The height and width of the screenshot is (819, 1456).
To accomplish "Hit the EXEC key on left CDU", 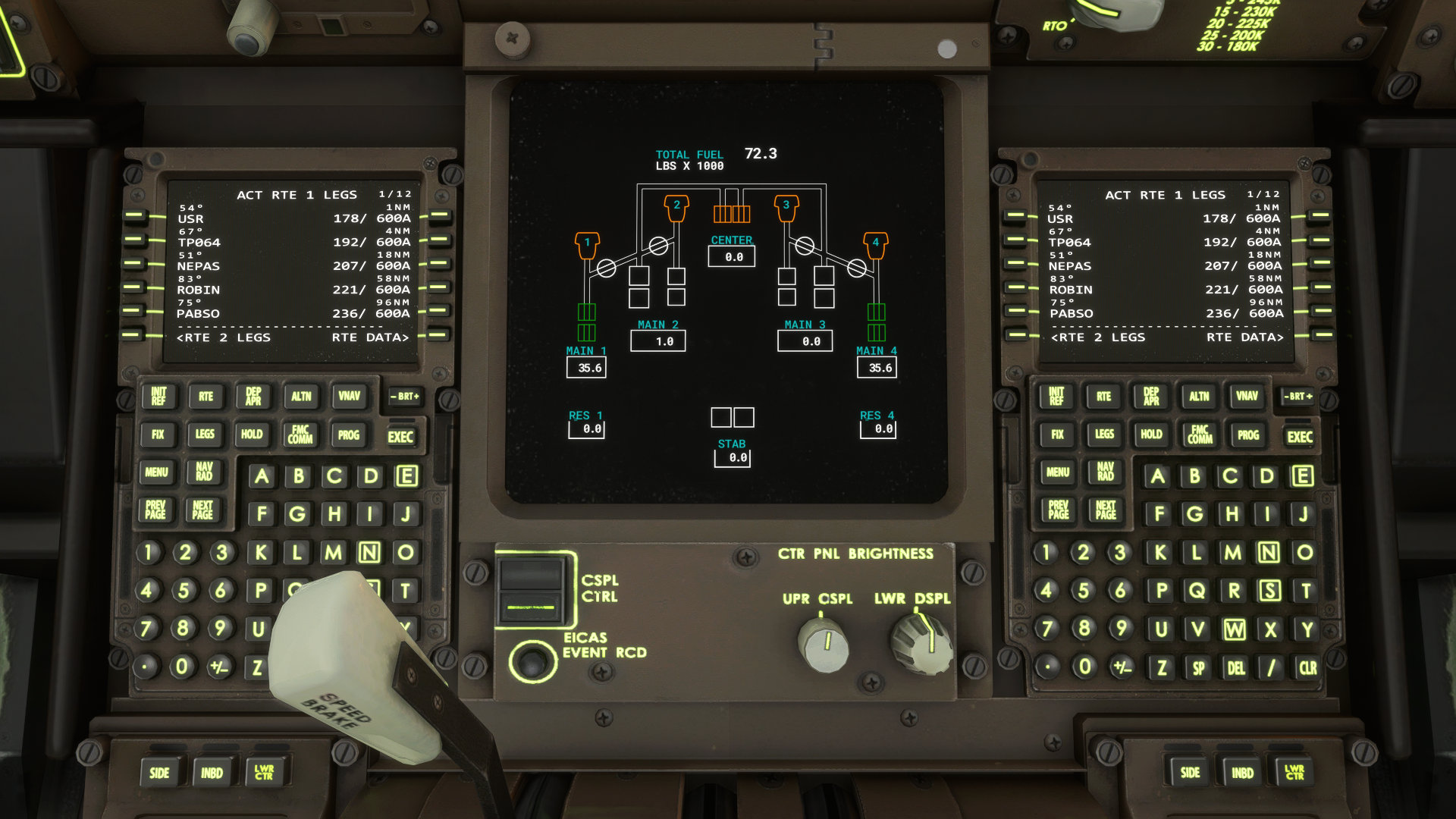I will tap(400, 437).
